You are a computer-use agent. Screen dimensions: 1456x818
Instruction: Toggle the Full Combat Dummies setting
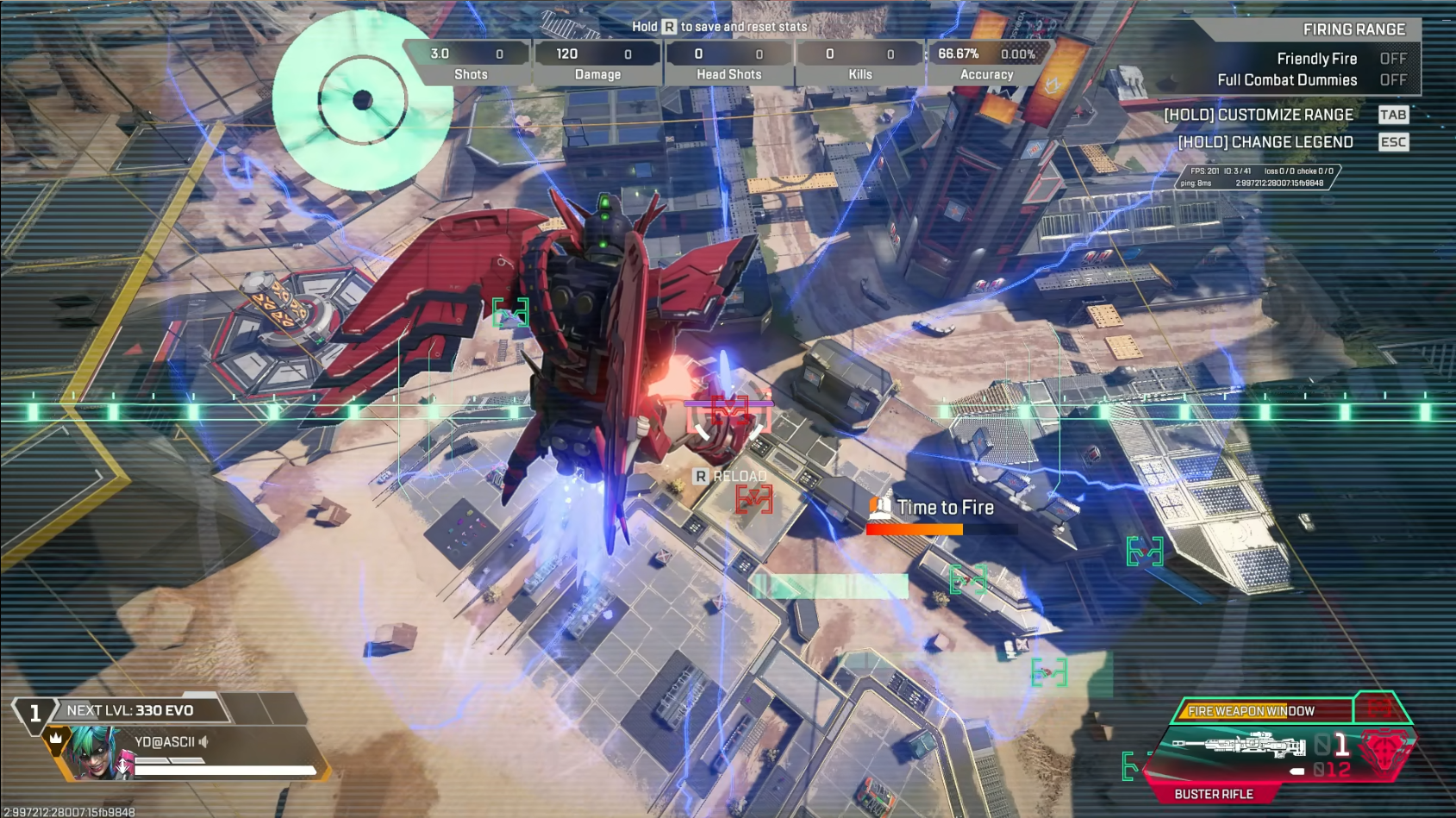1392,80
